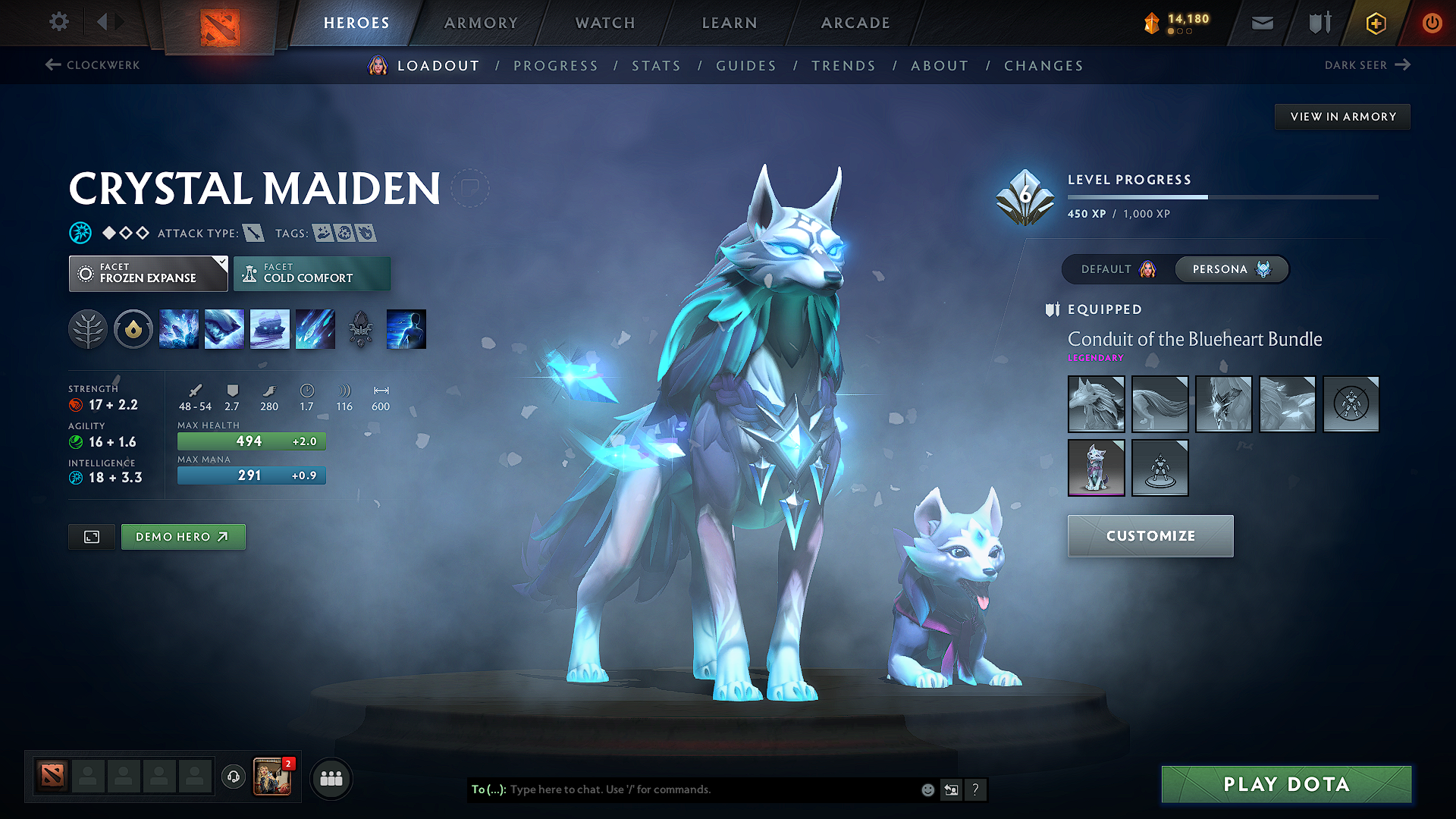Switch to the Persona appearance
Screen dimensions: 1456x819
(1231, 269)
